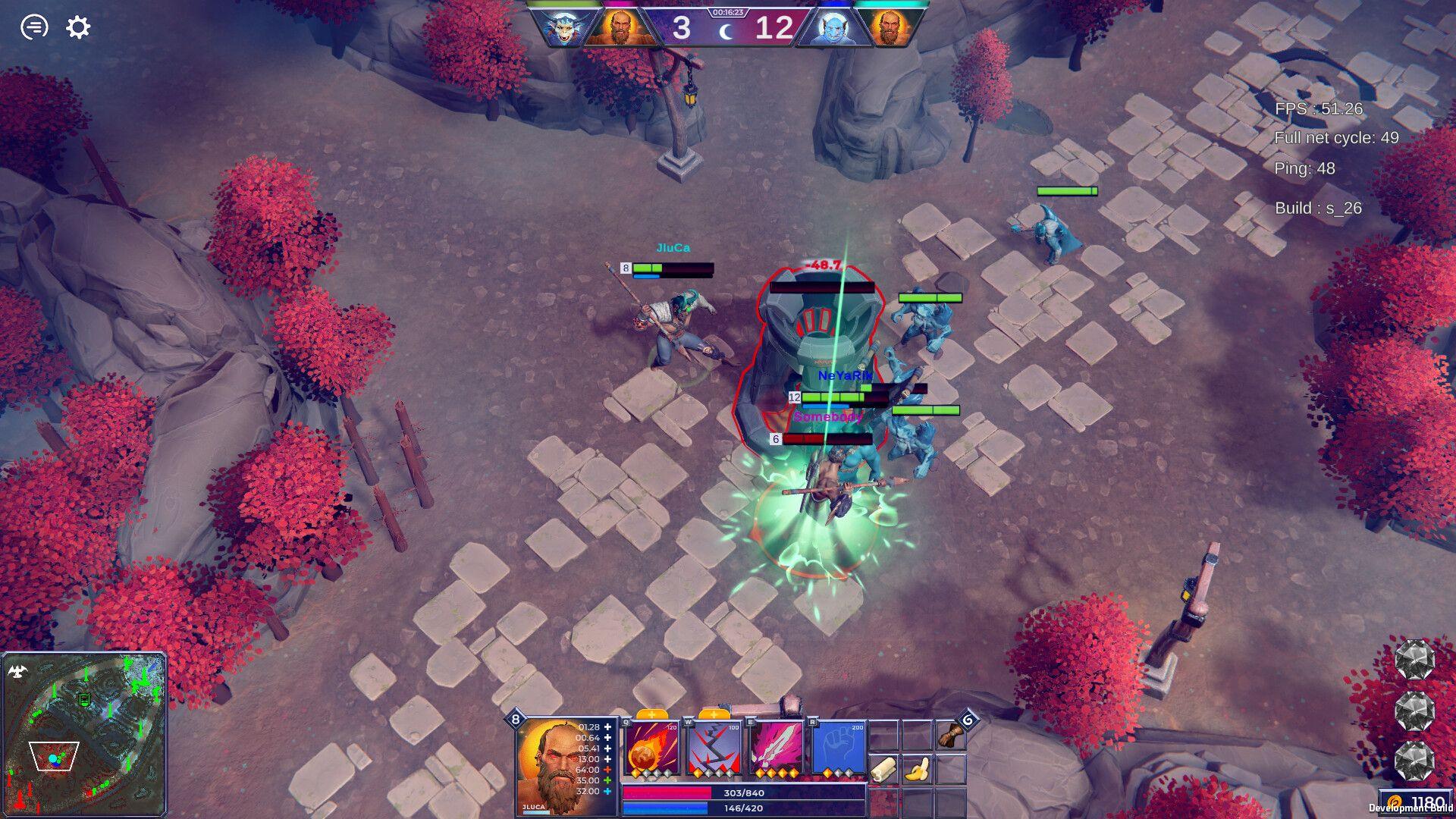Select the fireball Q ability icon
1456x819 pixels.
651,749
